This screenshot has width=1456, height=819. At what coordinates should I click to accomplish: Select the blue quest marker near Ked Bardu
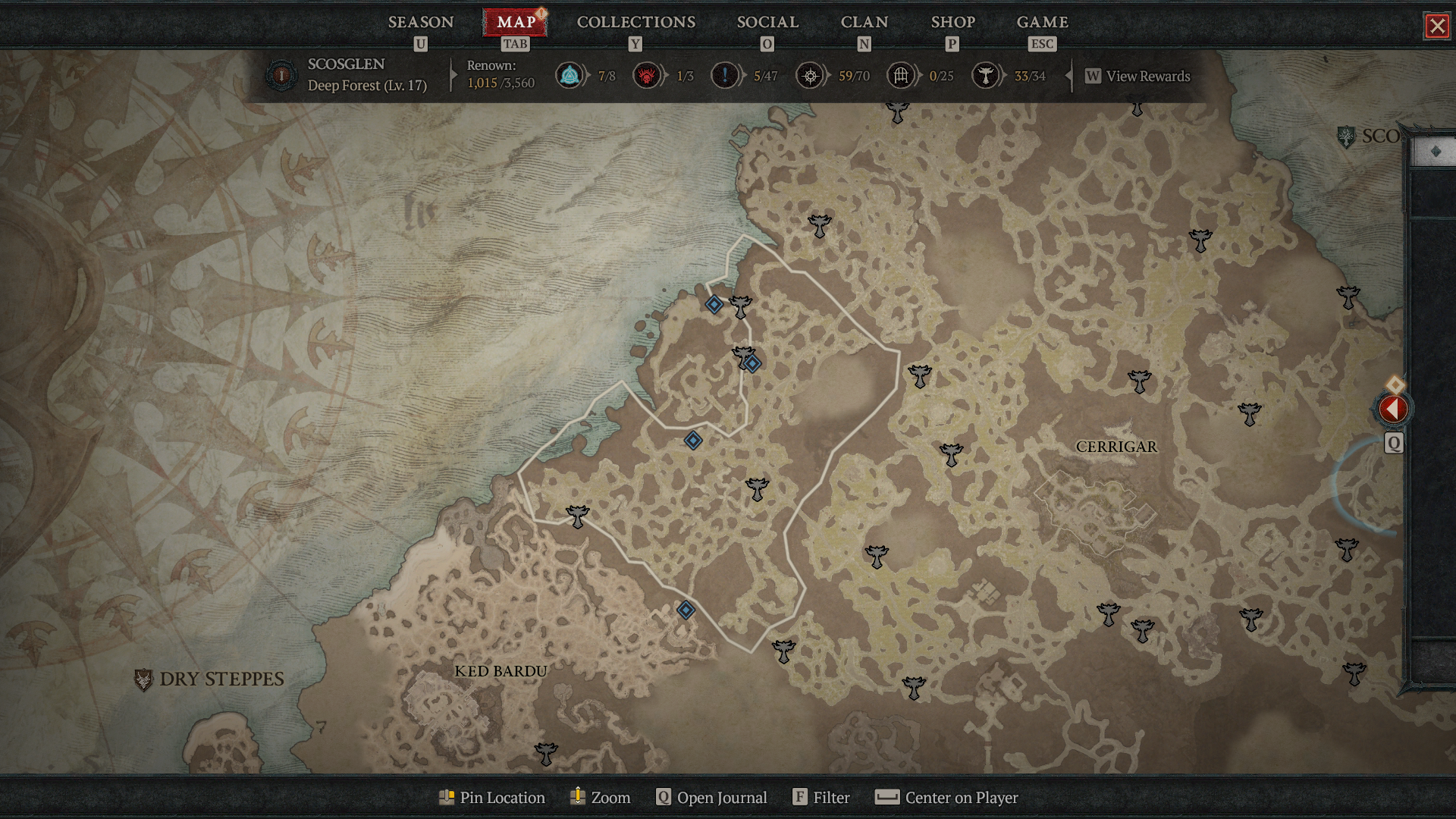pos(684,610)
